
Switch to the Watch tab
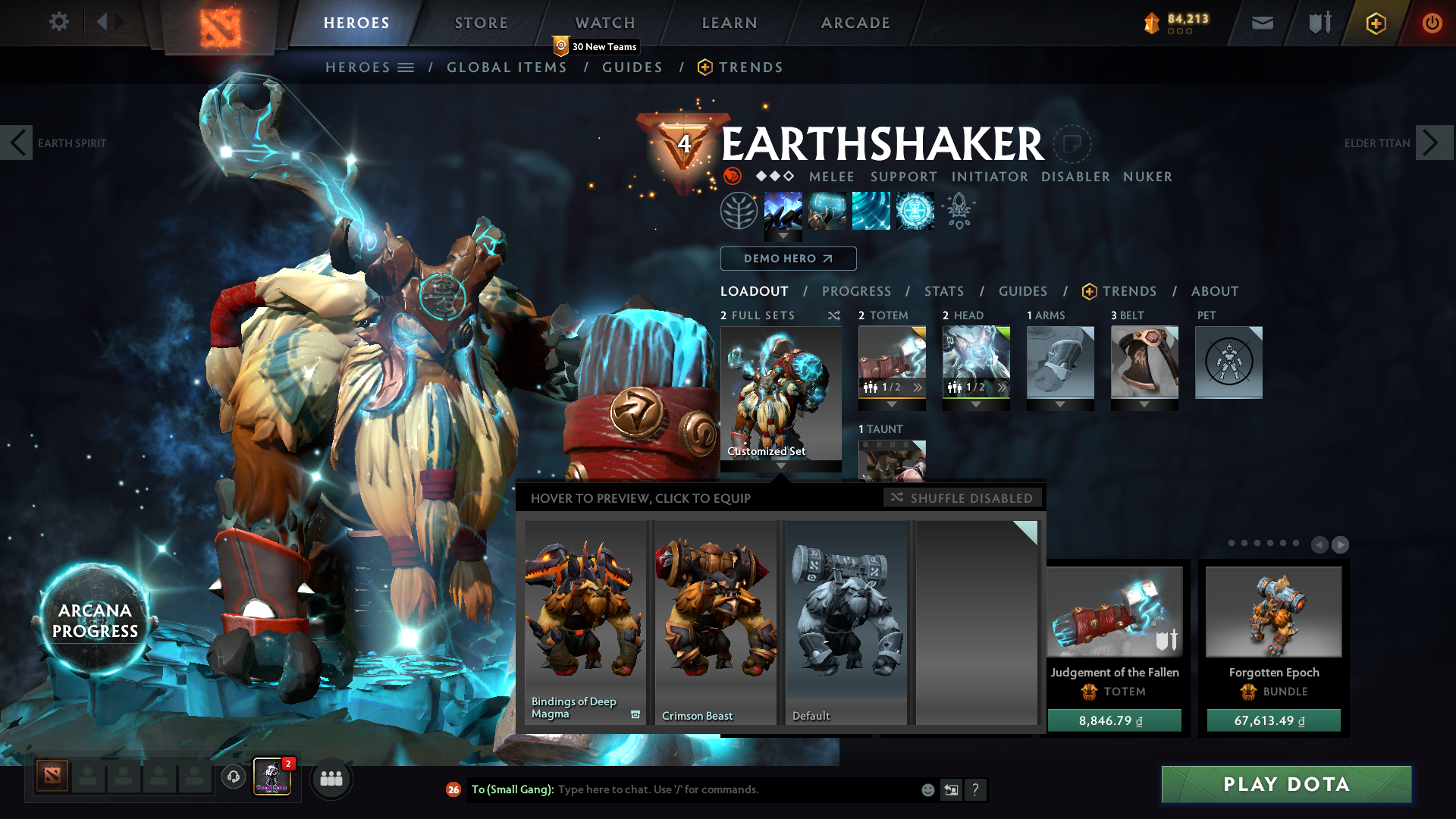click(605, 23)
